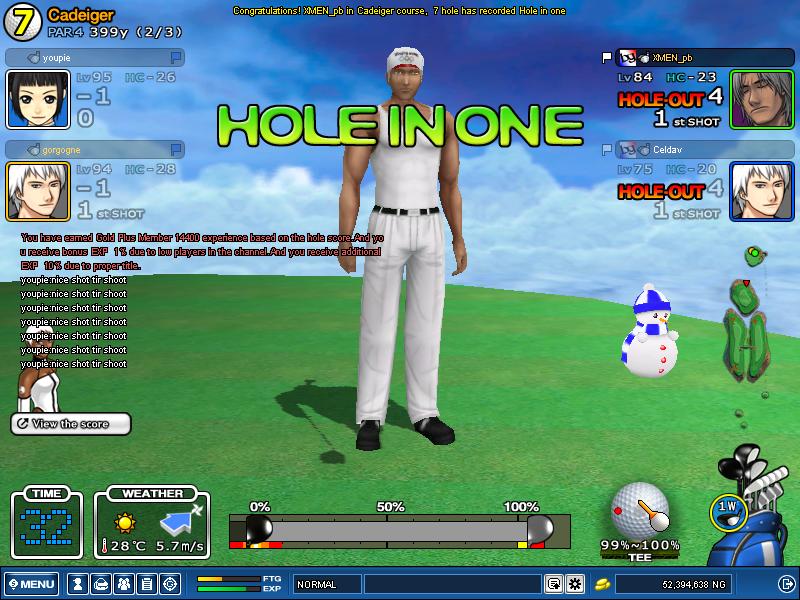Open the friends group toolbar icon
This screenshot has width=800, height=600.
click(123, 584)
